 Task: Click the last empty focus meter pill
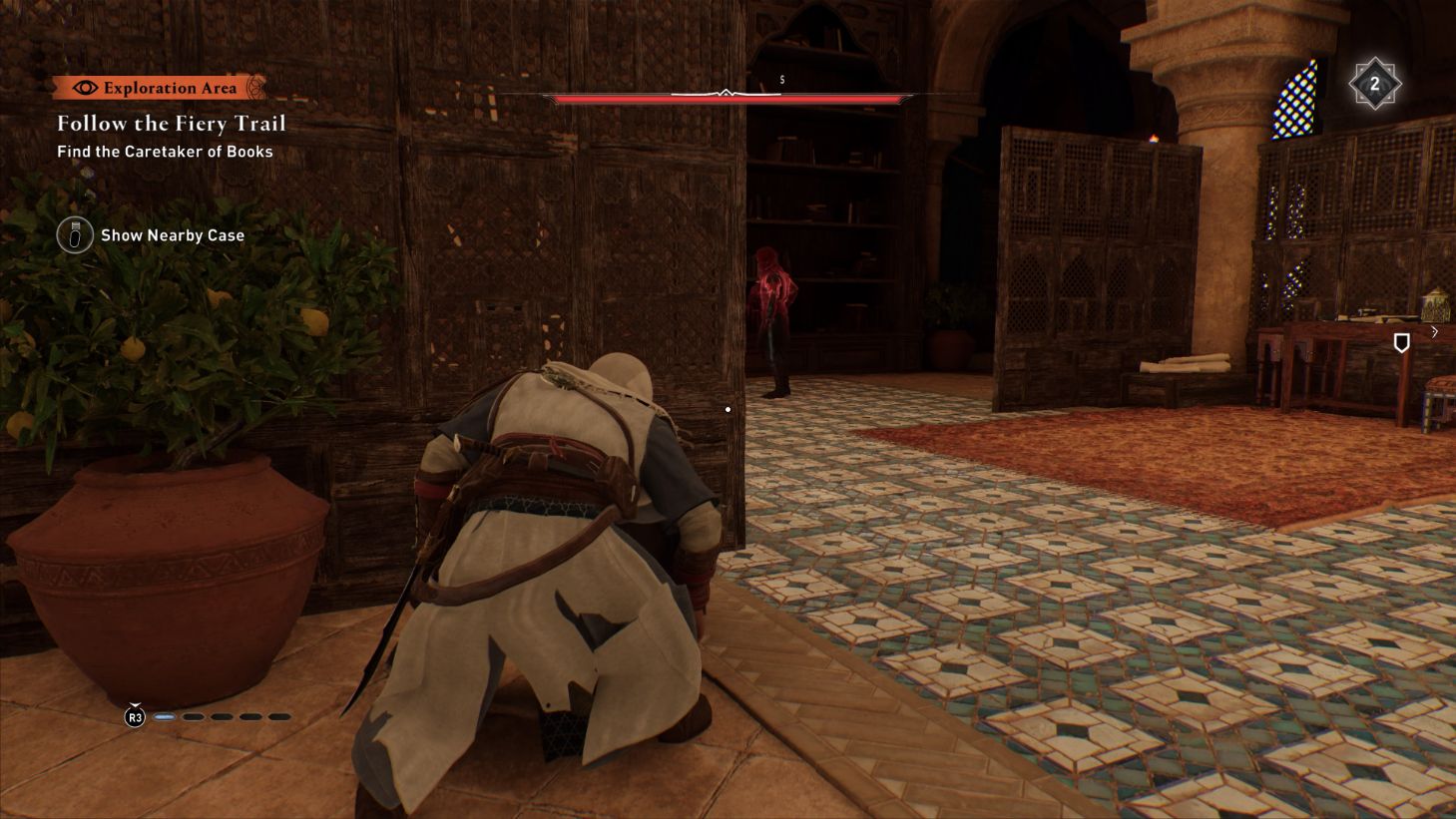279,716
